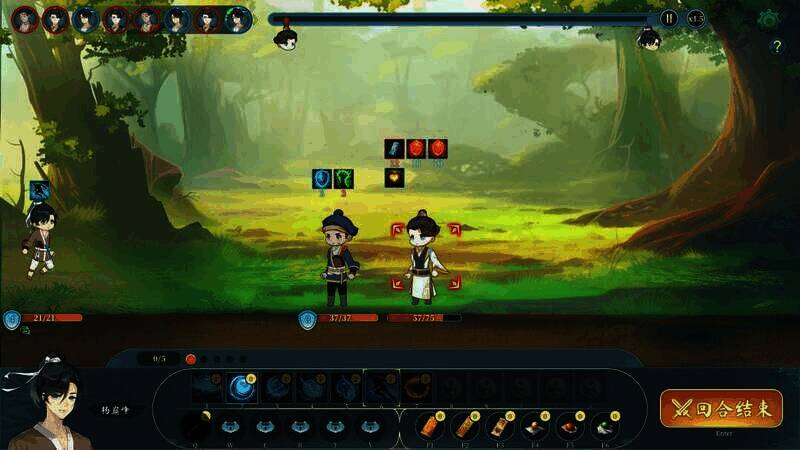800x450 pixels.
Task: Select the highlighted crossed-swords skill slot
Action: (381, 387)
